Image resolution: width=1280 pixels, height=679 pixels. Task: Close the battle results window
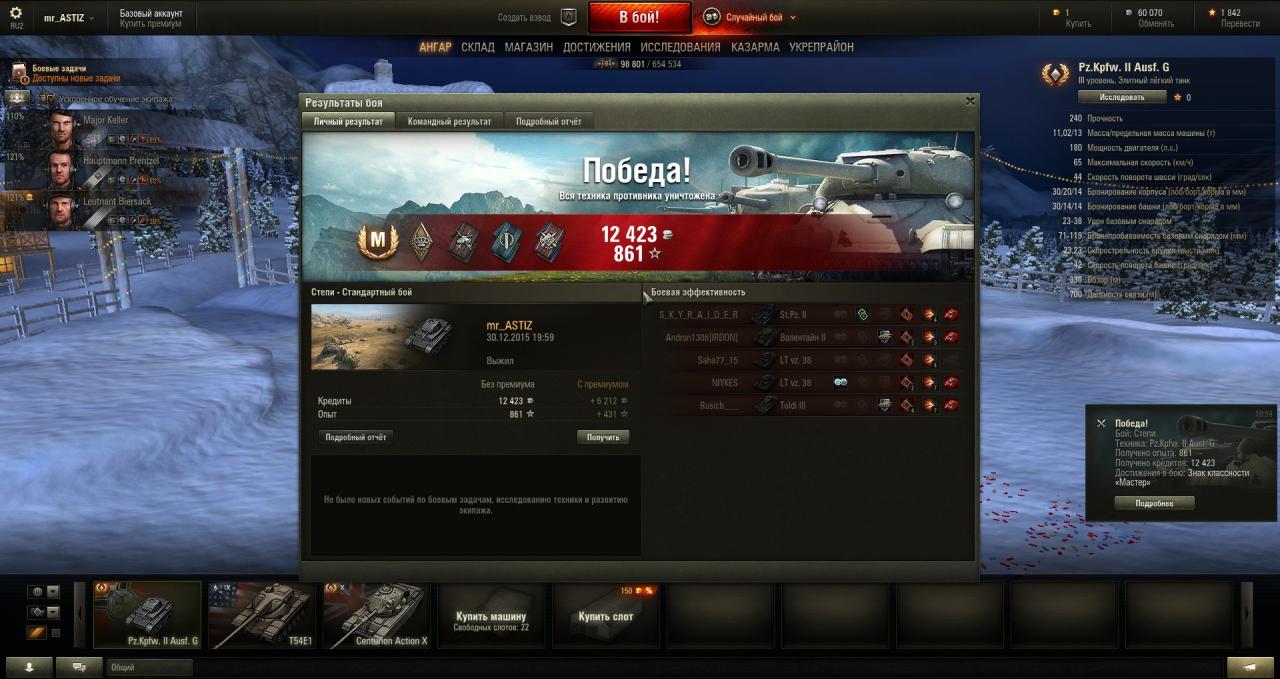pyautogui.click(x=969, y=101)
